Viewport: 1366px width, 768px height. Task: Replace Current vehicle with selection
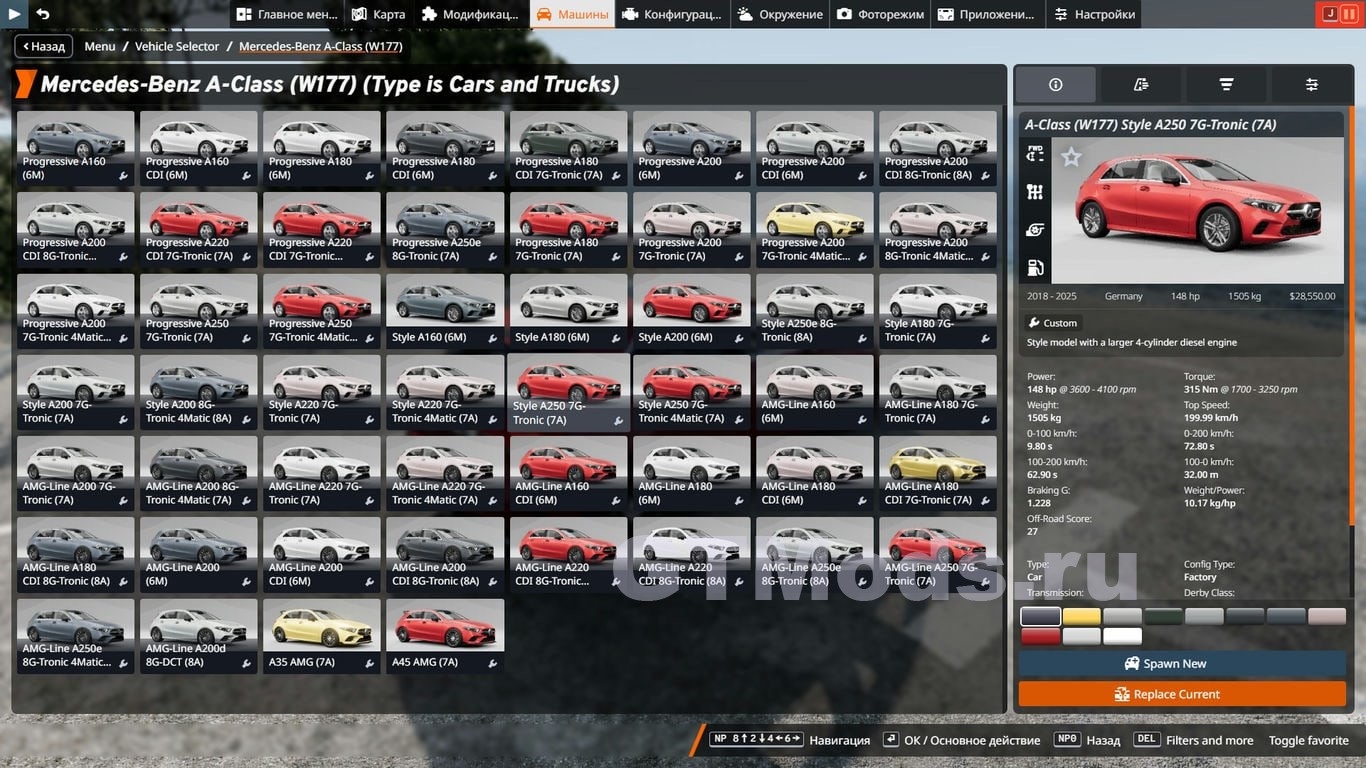tap(1182, 694)
